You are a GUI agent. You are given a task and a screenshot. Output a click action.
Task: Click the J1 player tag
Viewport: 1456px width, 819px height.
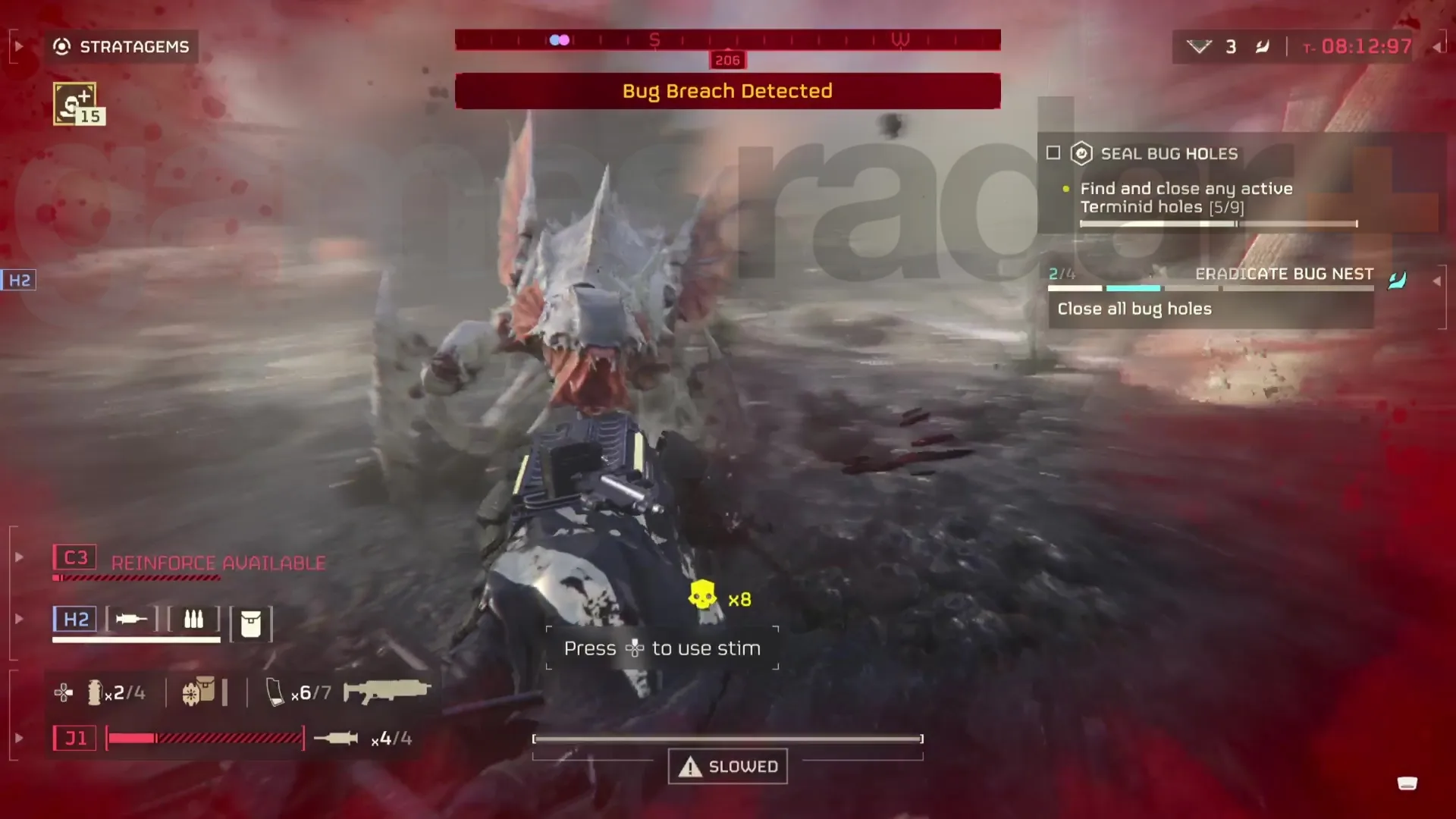click(x=75, y=738)
